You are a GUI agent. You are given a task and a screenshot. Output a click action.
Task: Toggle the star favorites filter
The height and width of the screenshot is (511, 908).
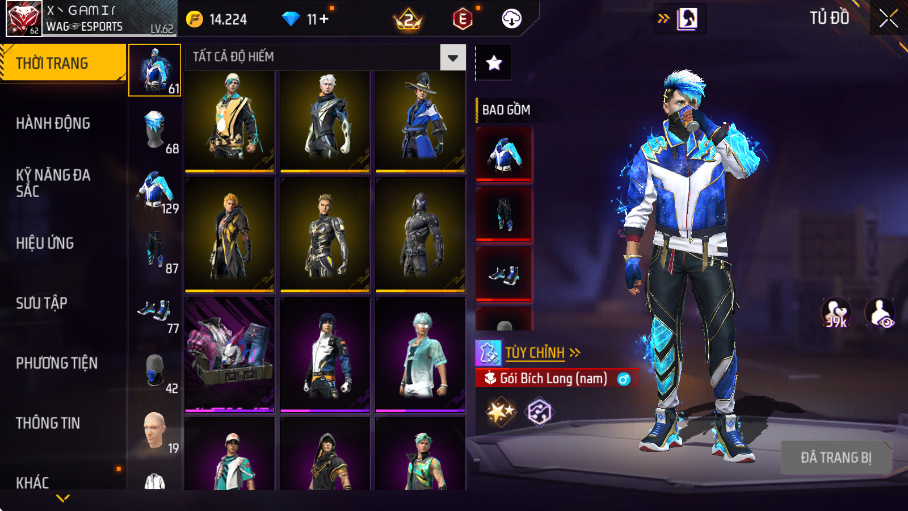[494, 63]
